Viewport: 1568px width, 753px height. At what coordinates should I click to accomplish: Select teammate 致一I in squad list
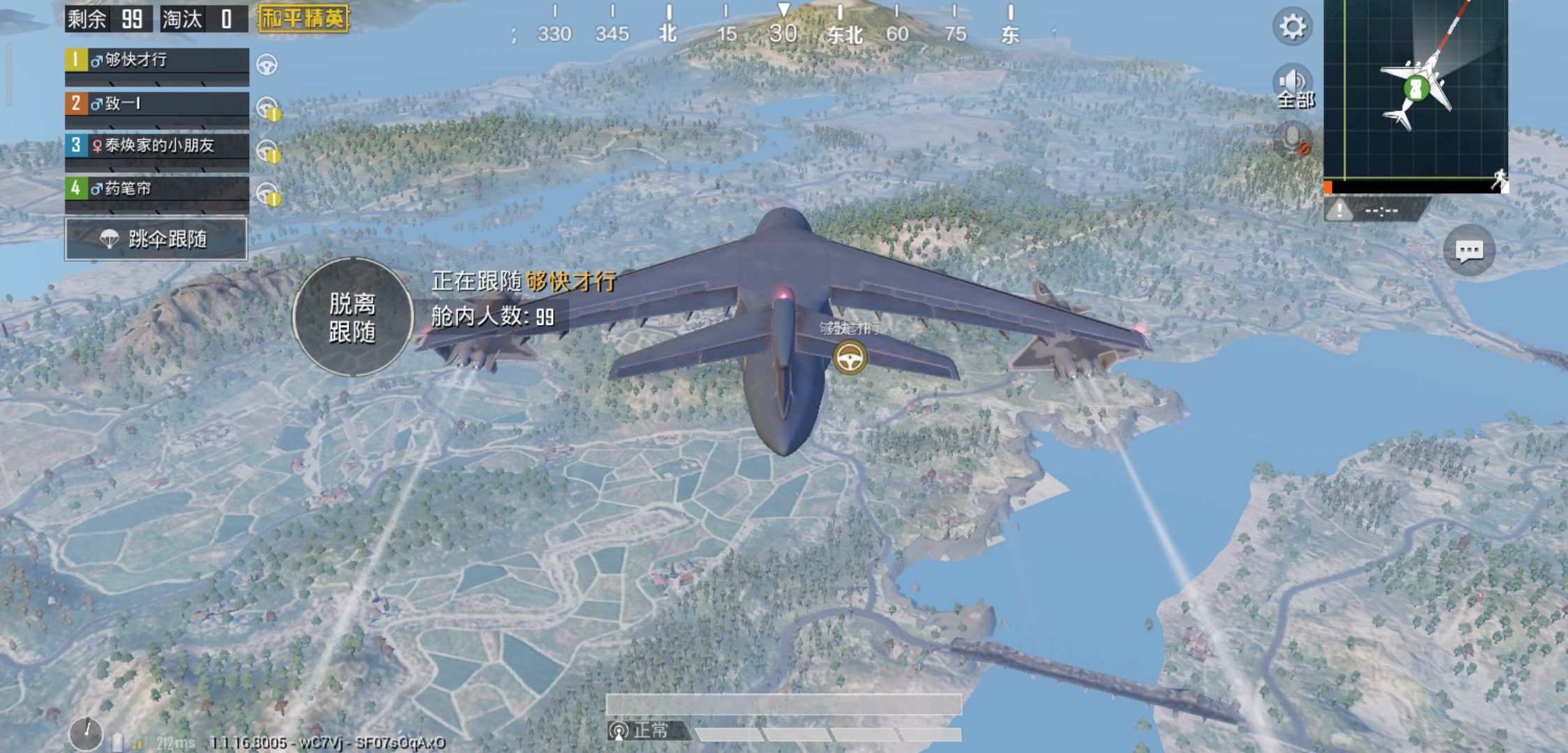(x=157, y=104)
